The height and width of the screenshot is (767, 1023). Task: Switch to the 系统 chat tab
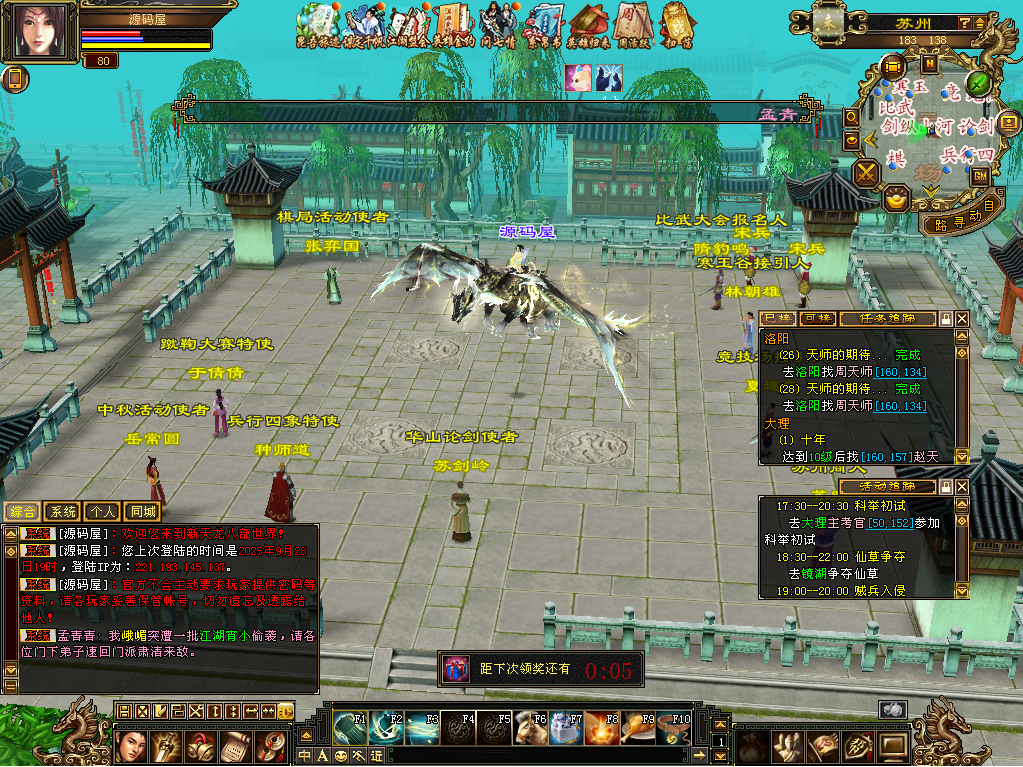(x=62, y=511)
